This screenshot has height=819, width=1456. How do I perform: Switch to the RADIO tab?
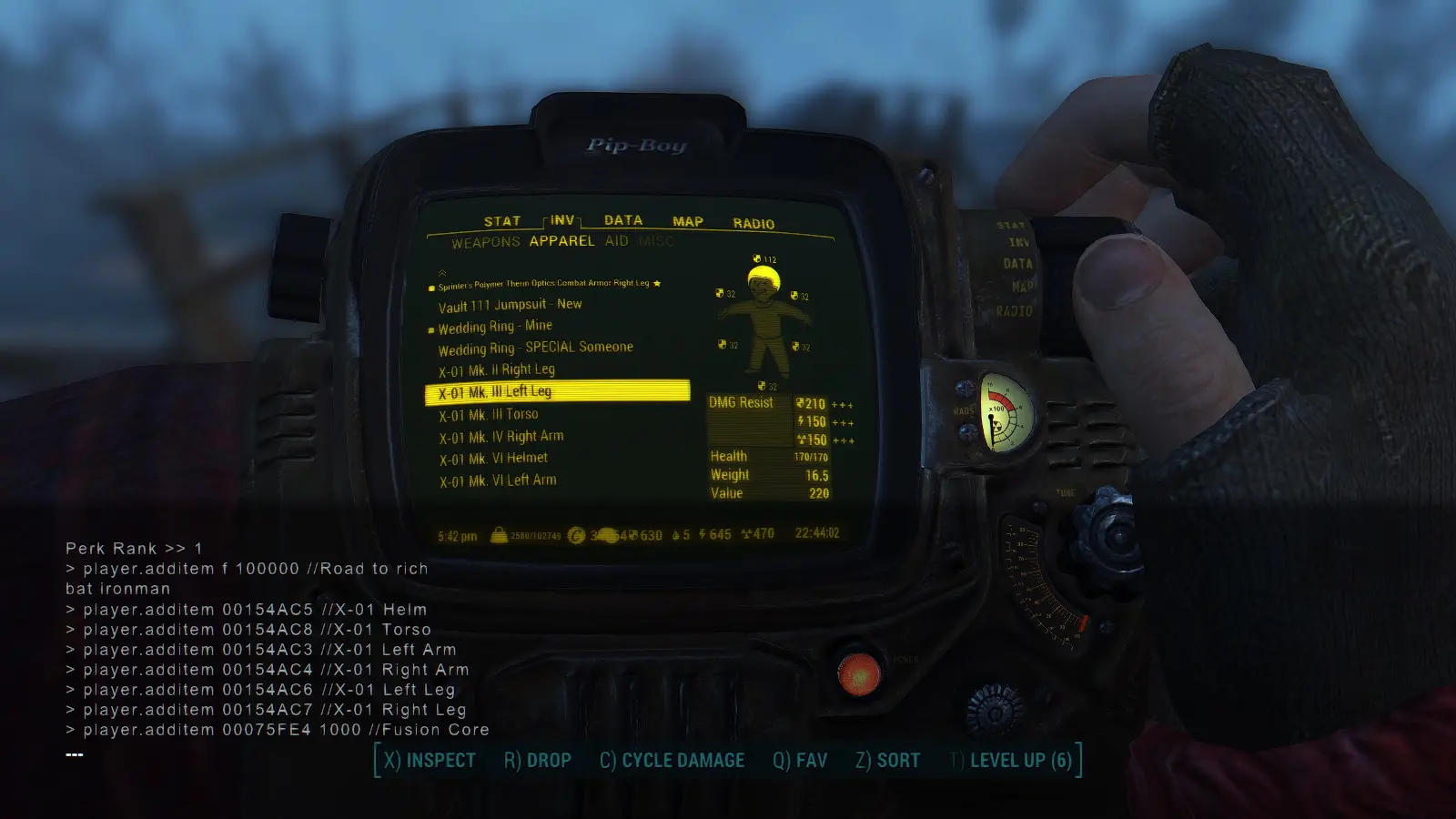pos(753,223)
